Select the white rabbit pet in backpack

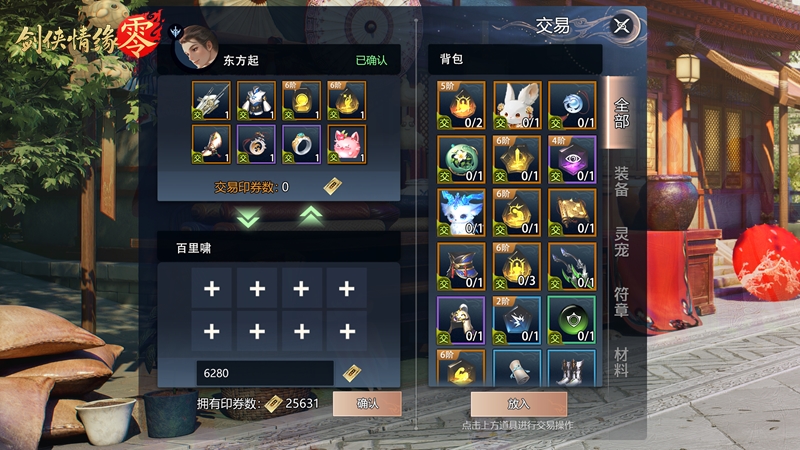[517, 105]
